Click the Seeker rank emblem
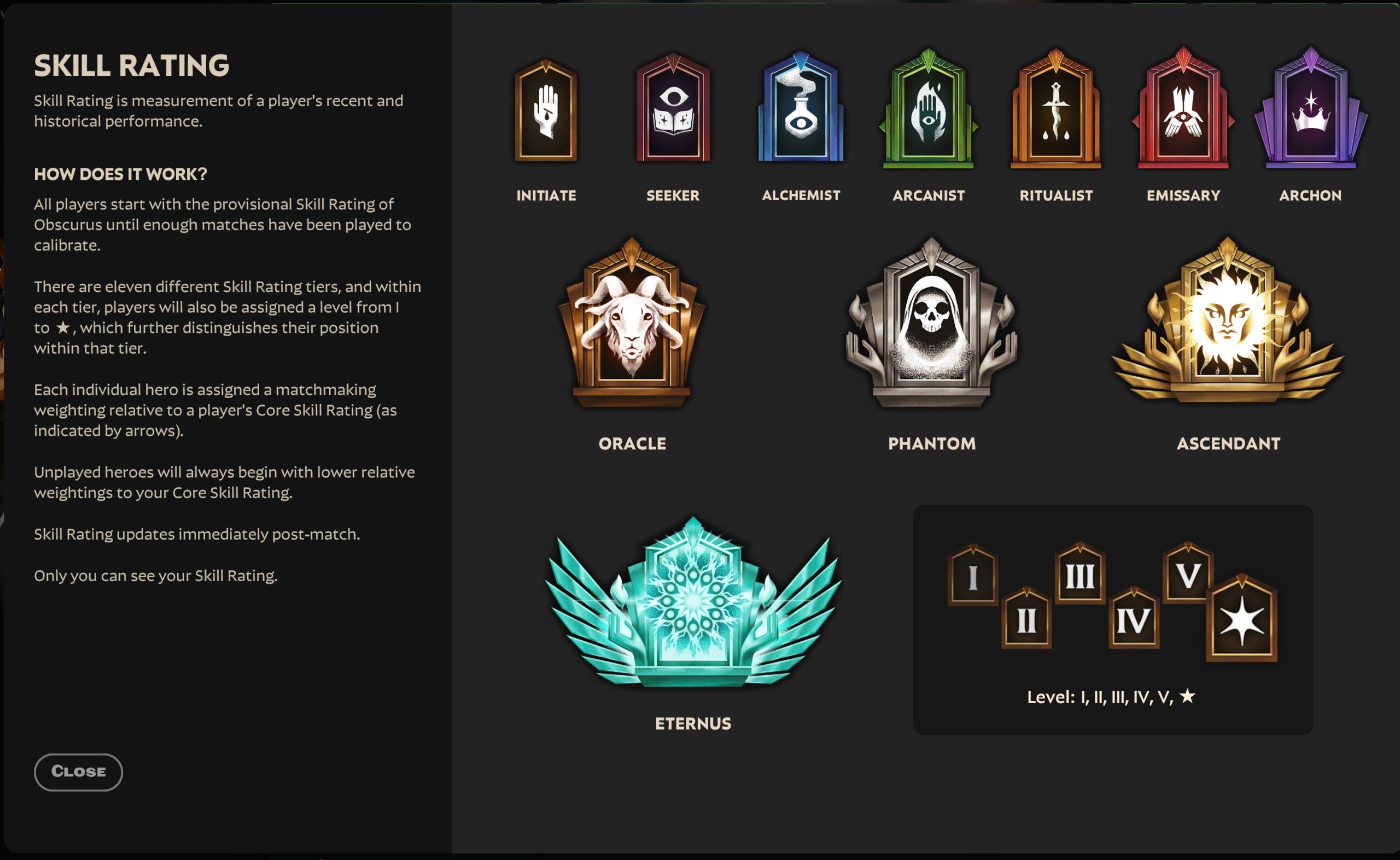Image resolution: width=1400 pixels, height=860 pixels. click(x=673, y=113)
